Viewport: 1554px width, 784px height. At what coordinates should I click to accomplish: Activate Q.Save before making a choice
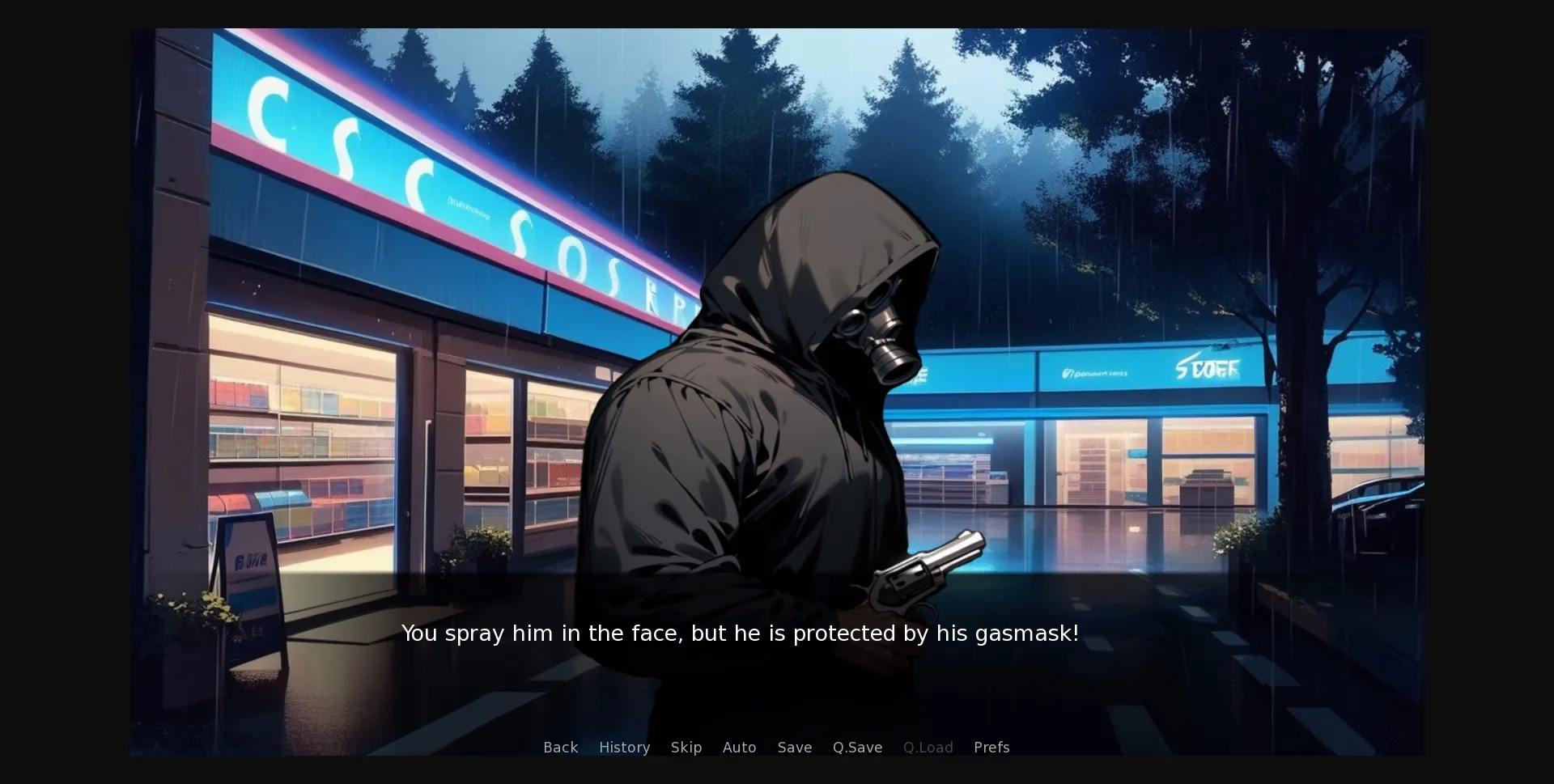pyautogui.click(x=856, y=747)
